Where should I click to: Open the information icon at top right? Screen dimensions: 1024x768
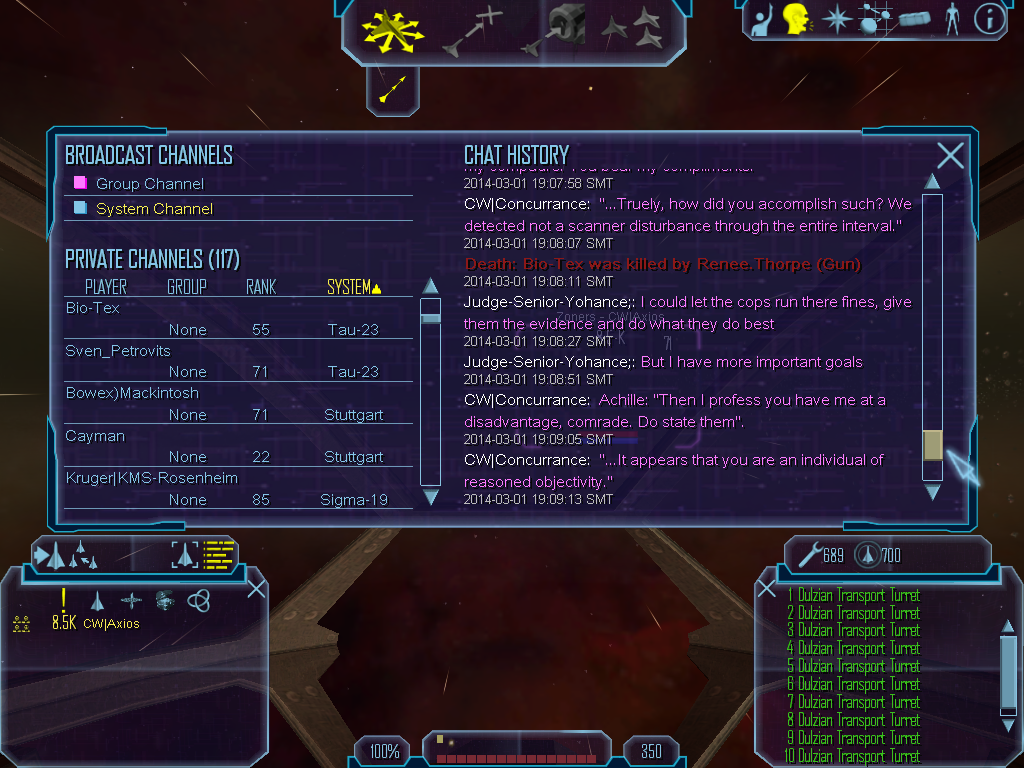pyautogui.click(x=989, y=19)
